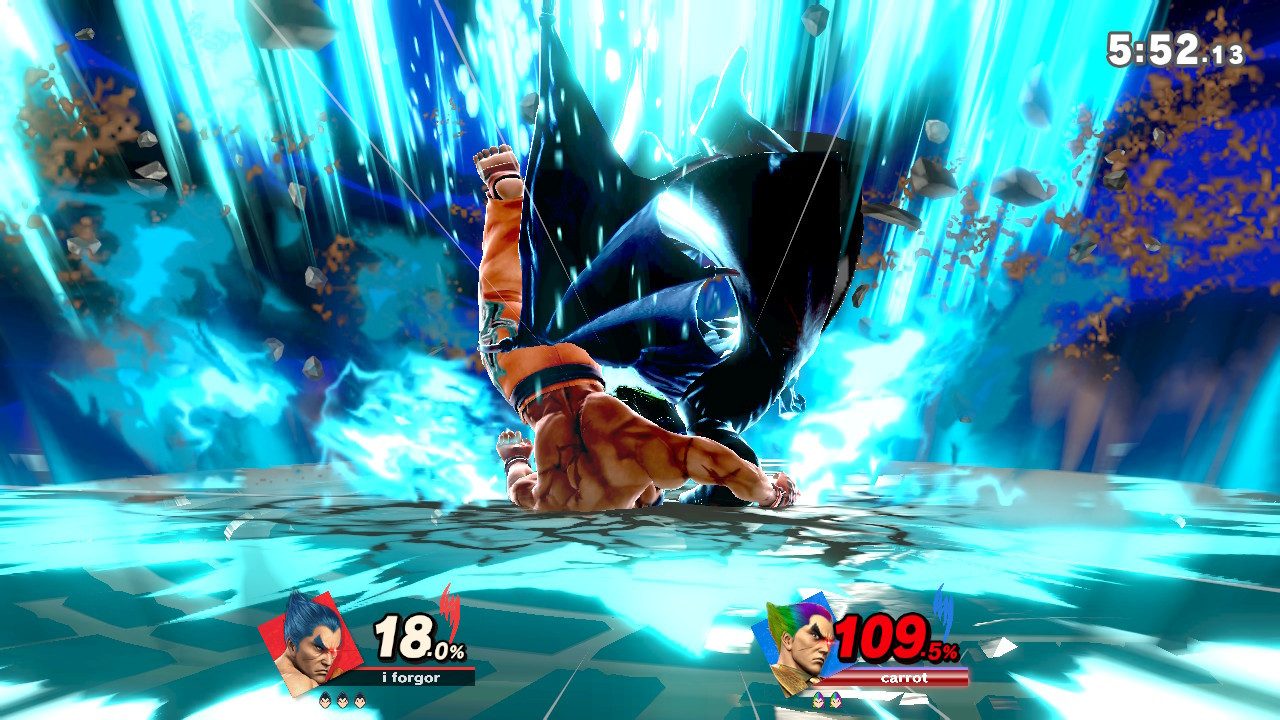Click the carrot name tag
Viewport: 1280px width, 720px height.
pos(905,678)
